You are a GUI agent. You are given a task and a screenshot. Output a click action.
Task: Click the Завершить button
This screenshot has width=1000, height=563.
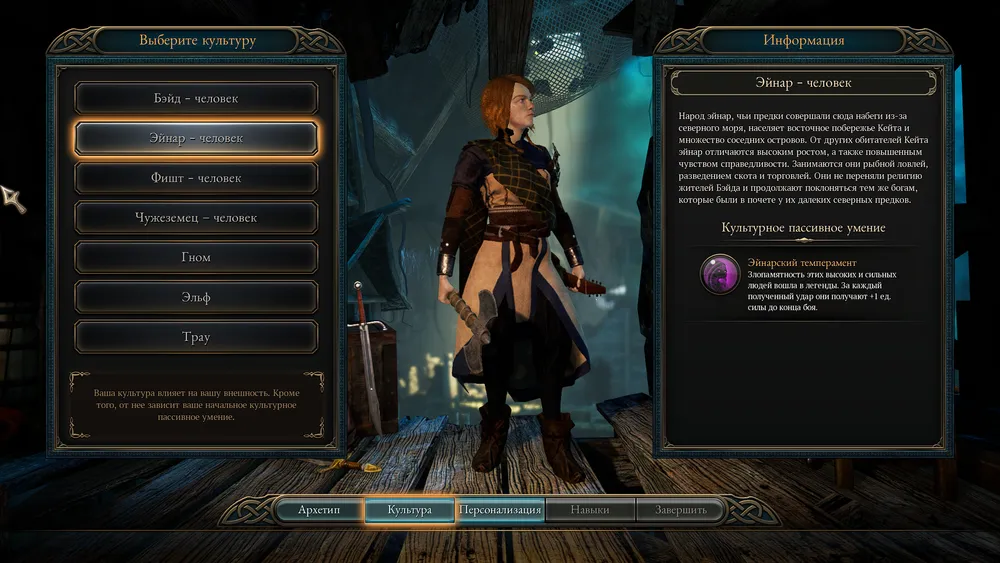pos(680,510)
